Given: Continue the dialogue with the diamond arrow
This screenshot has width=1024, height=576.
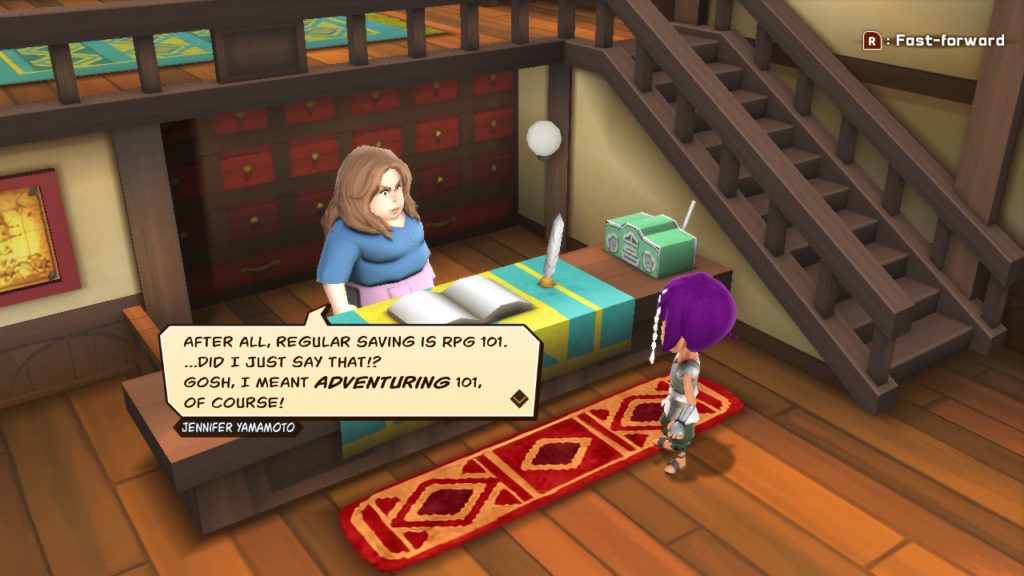Looking at the screenshot, I should pyautogui.click(x=519, y=399).
